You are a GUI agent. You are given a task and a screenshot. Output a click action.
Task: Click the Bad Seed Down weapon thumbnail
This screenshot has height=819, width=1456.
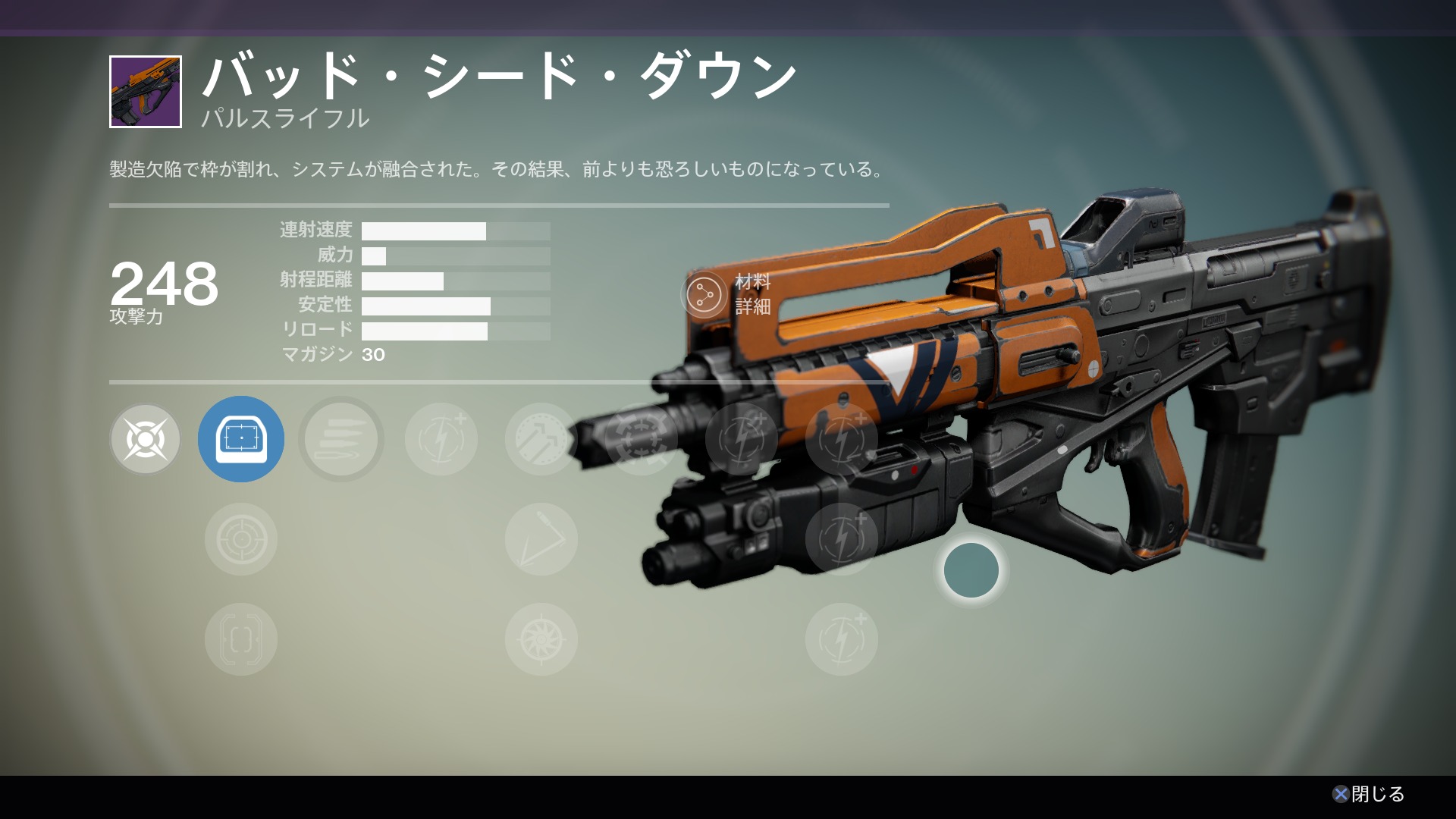point(146,92)
